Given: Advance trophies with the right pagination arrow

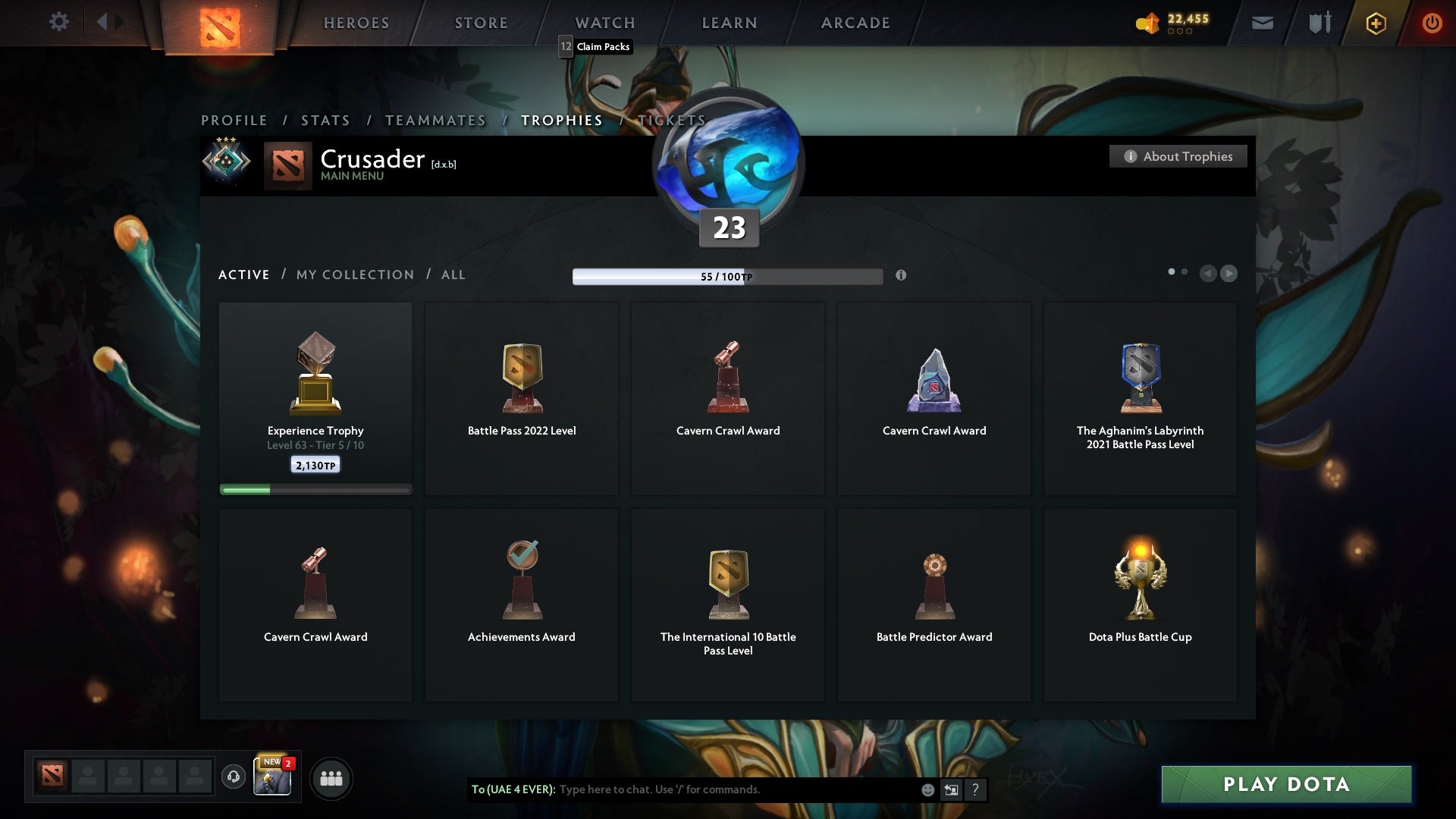Looking at the screenshot, I should click(1229, 274).
